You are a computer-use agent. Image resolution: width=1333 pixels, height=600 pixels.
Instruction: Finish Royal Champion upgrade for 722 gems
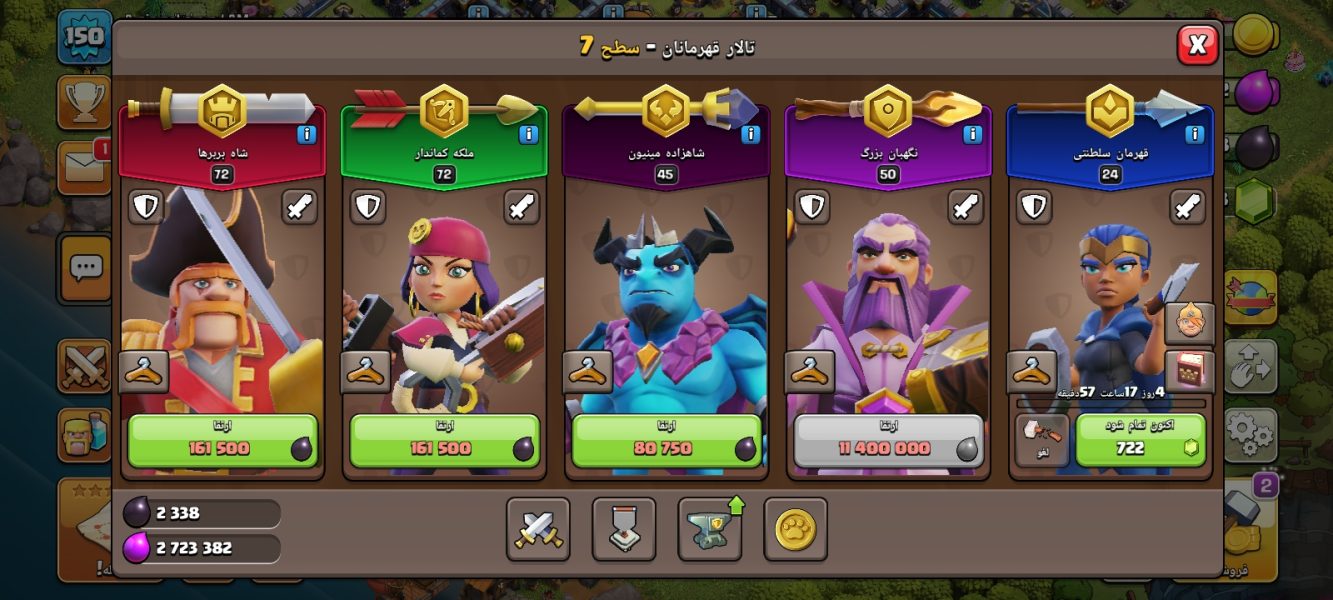[x=1140, y=441]
